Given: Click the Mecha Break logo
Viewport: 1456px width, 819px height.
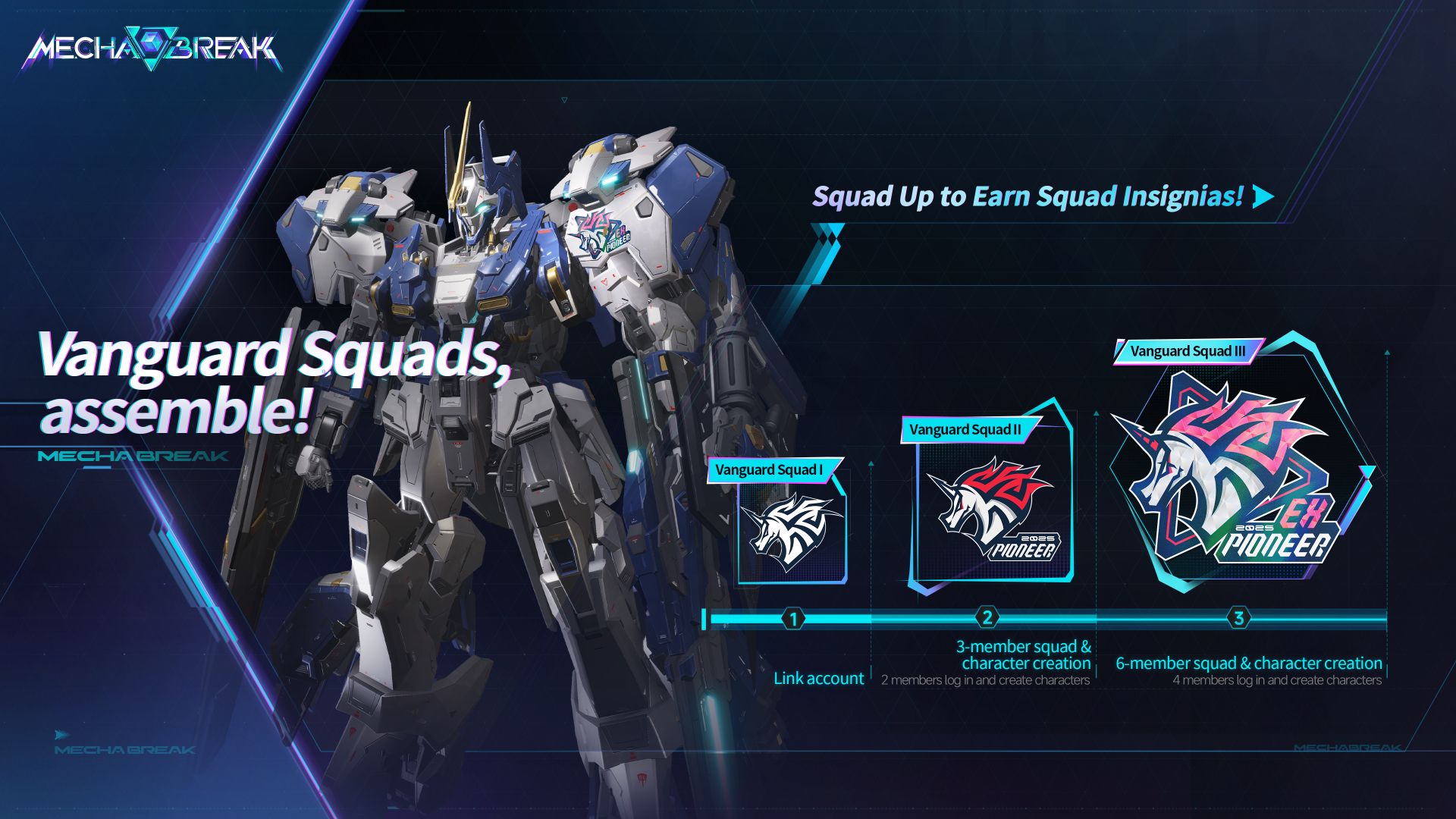Looking at the screenshot, I should 152,50.
